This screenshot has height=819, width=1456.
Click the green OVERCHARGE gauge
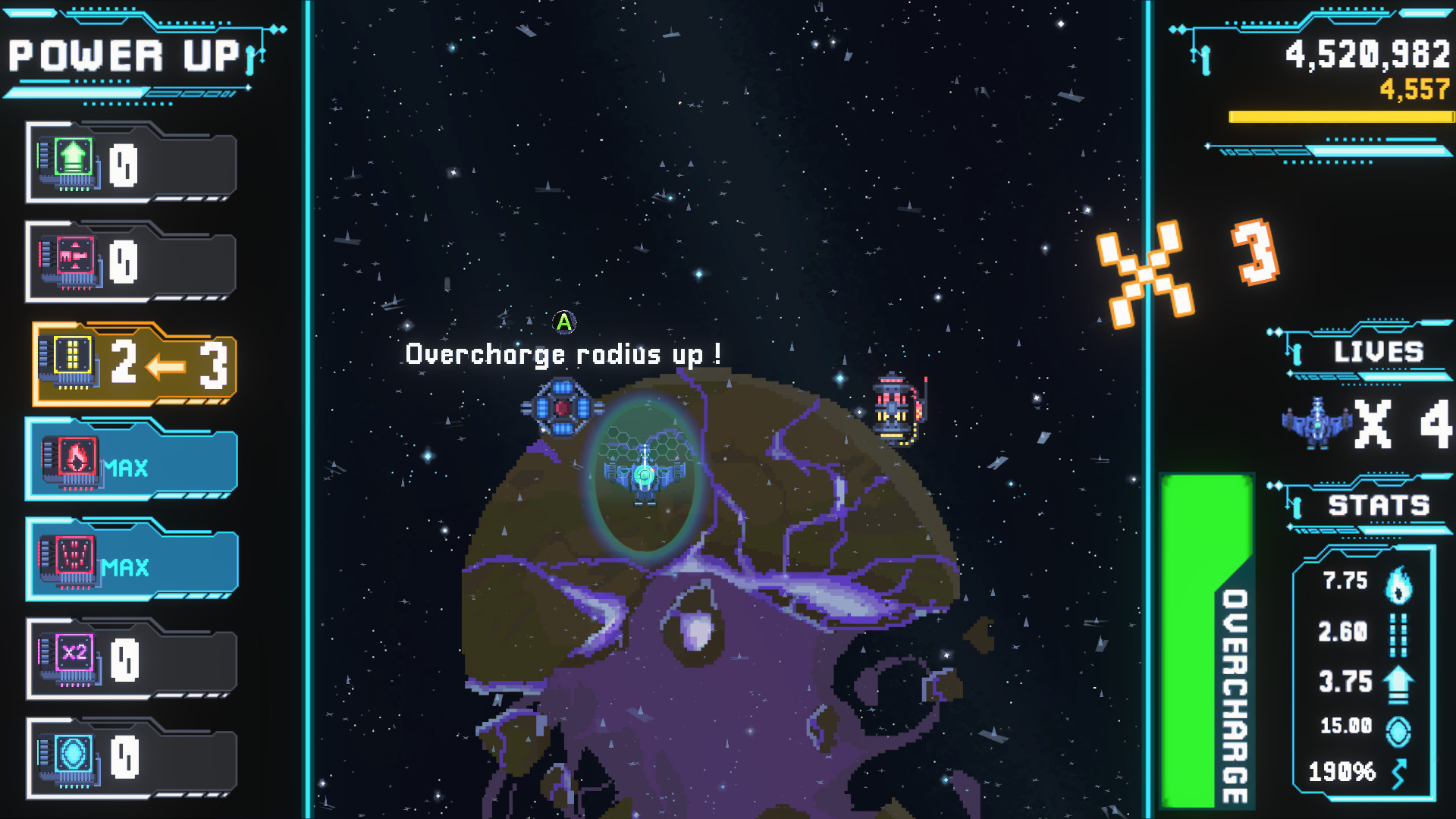[1207, 645]
